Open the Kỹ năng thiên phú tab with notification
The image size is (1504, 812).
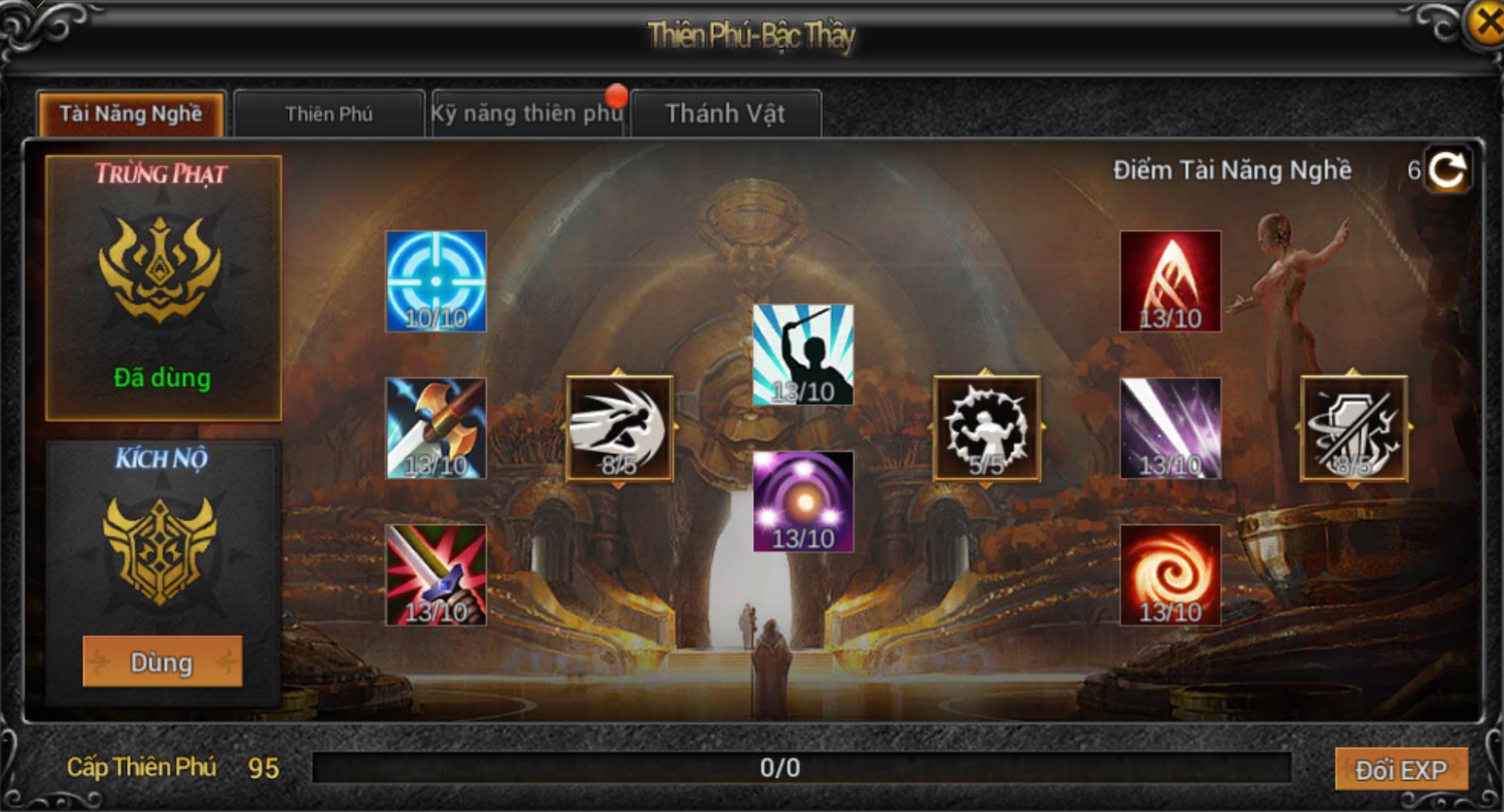[527, 114]
